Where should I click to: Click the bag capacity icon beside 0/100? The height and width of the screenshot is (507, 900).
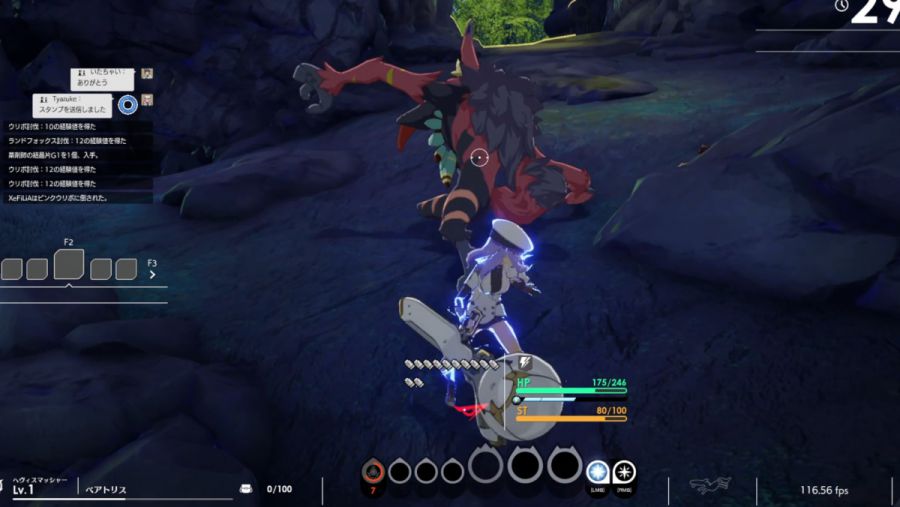point(245,489)
